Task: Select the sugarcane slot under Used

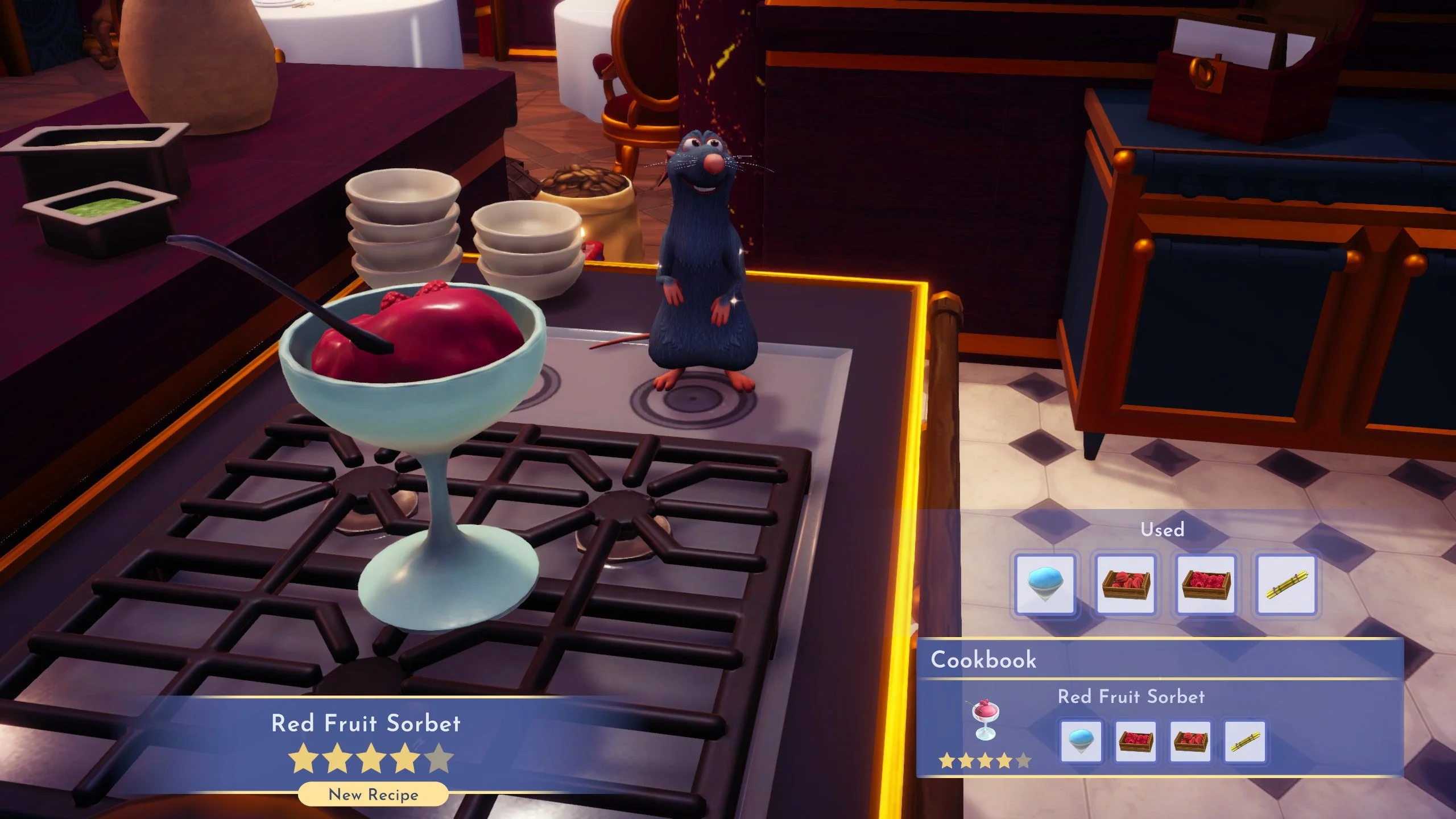Action: click(x=1286, y=585)
